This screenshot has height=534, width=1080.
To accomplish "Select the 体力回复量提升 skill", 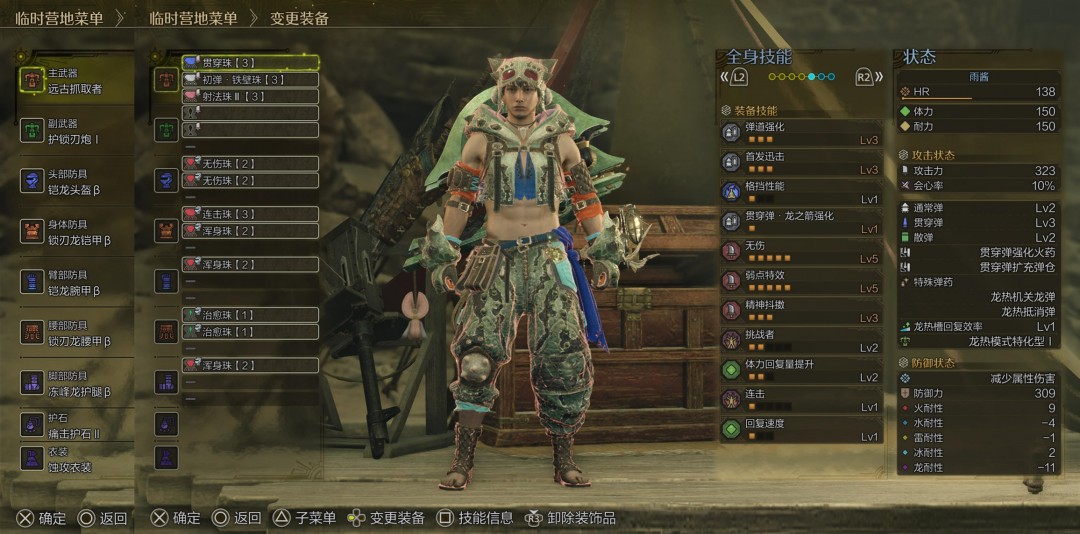I will coord(800,370).
